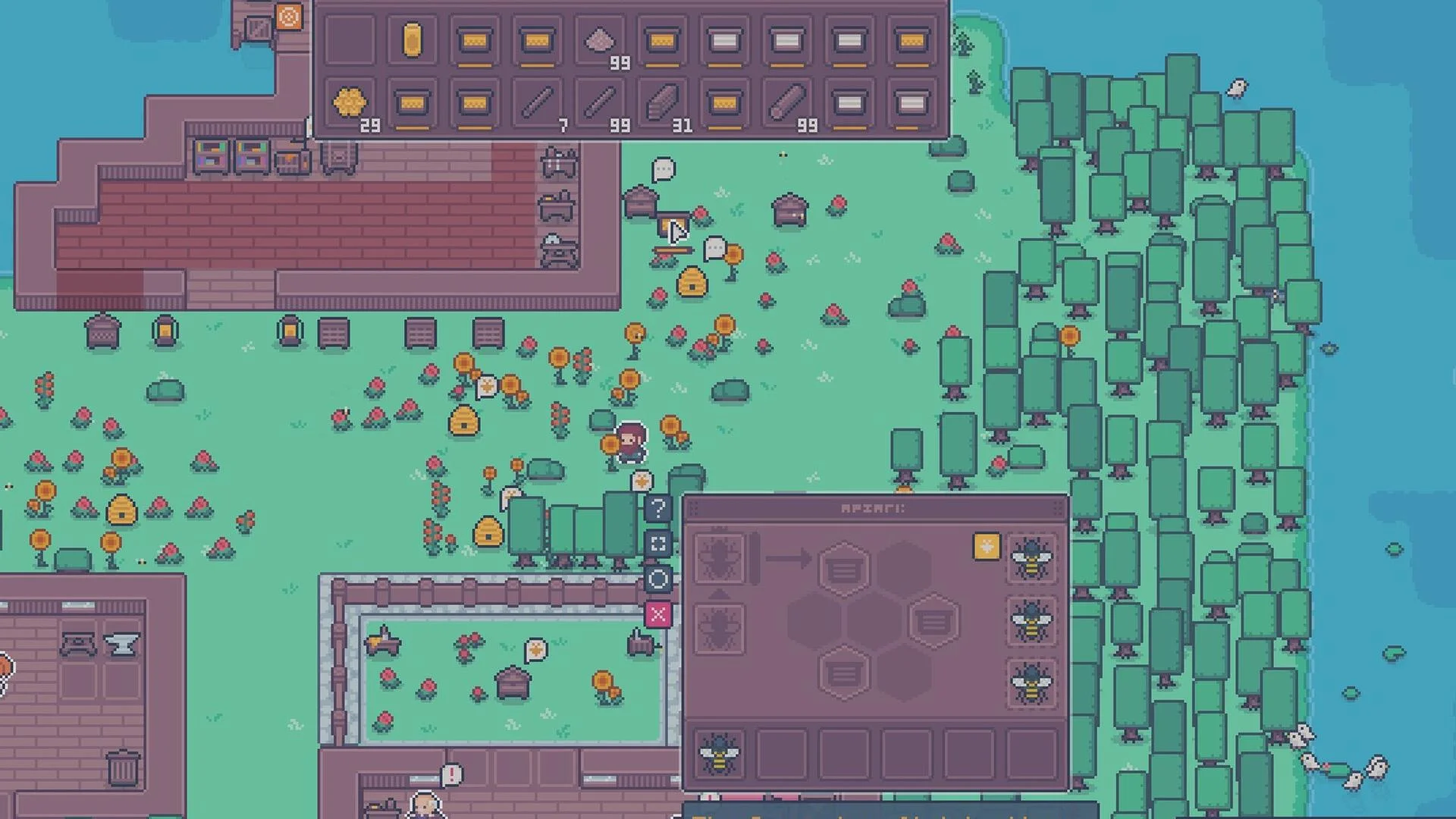Select the dust stack showing 99 in the inventory
Image resolution: width=1456 pixels, height=819 pixels.
point(598,40)
